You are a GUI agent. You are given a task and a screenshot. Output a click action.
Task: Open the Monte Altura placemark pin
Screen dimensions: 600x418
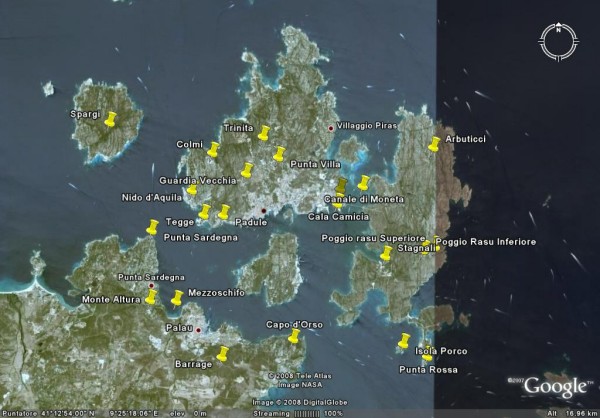coord(151,295)
